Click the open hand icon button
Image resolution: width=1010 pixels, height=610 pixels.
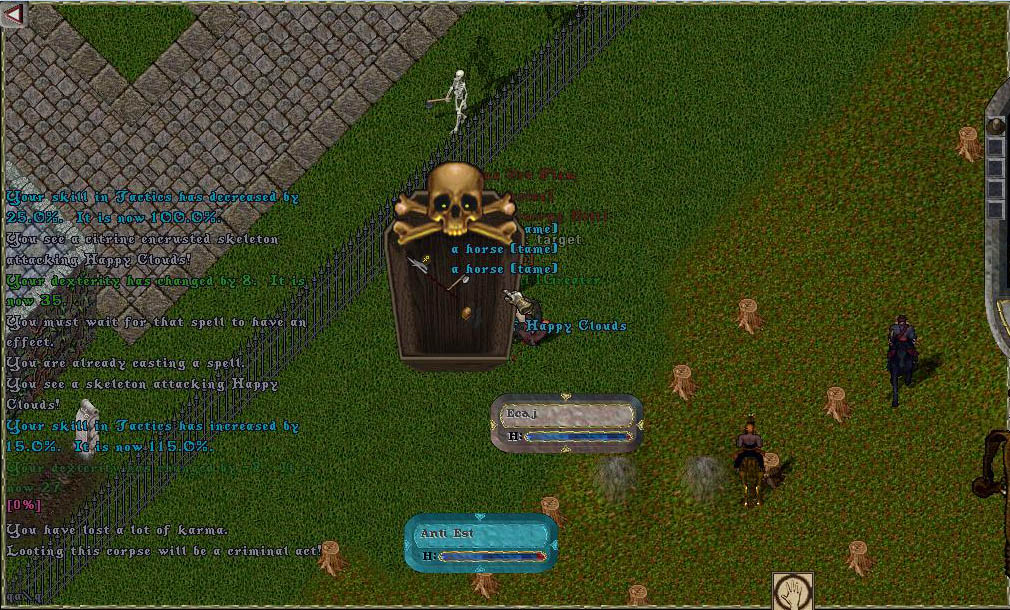pyautogui.click(x=792, y=591)
